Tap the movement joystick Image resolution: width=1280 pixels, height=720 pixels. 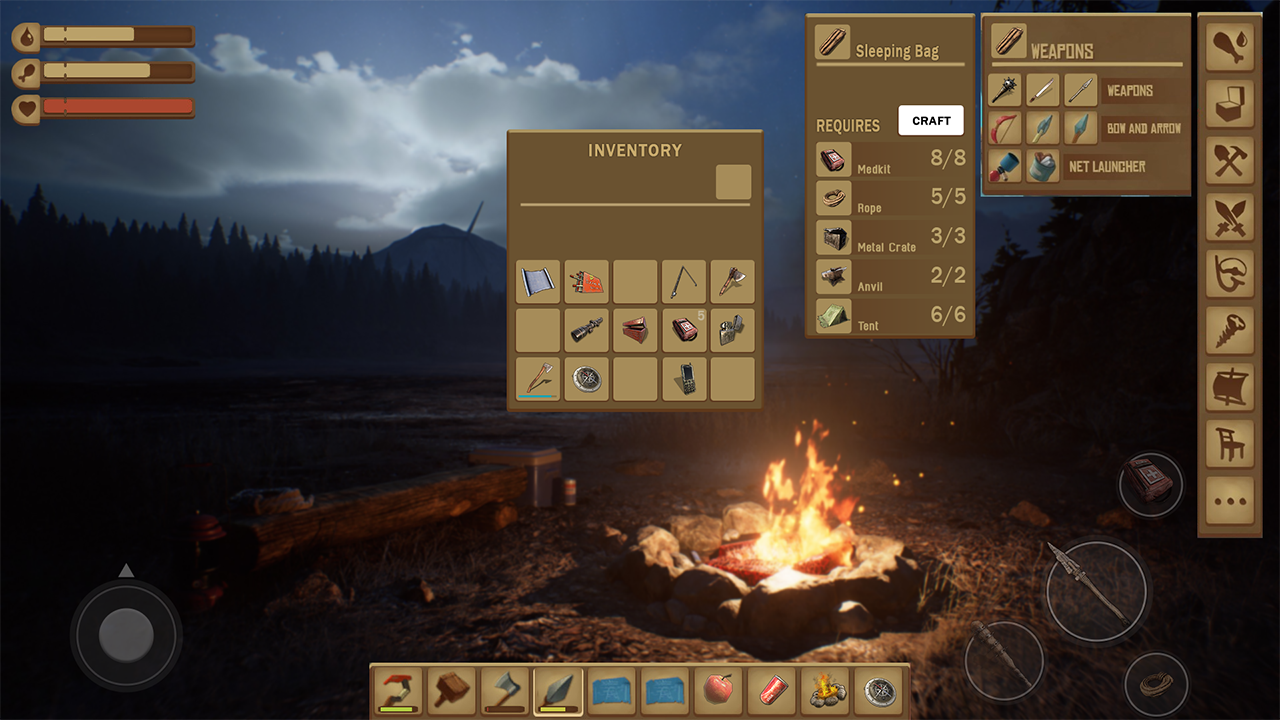pos(126,633)
